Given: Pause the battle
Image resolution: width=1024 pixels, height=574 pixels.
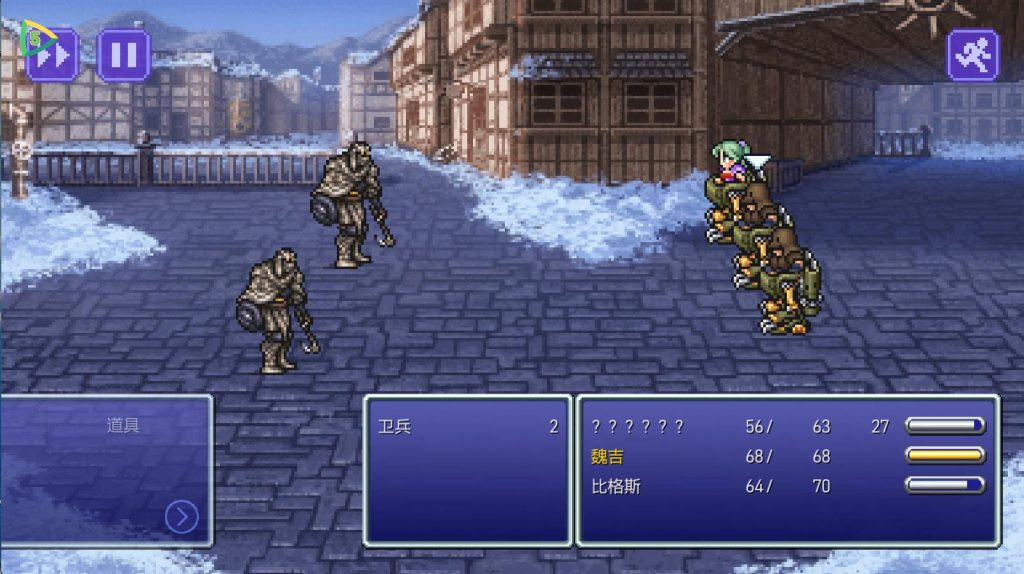Looking at the screenshot, I should point(124,54).
